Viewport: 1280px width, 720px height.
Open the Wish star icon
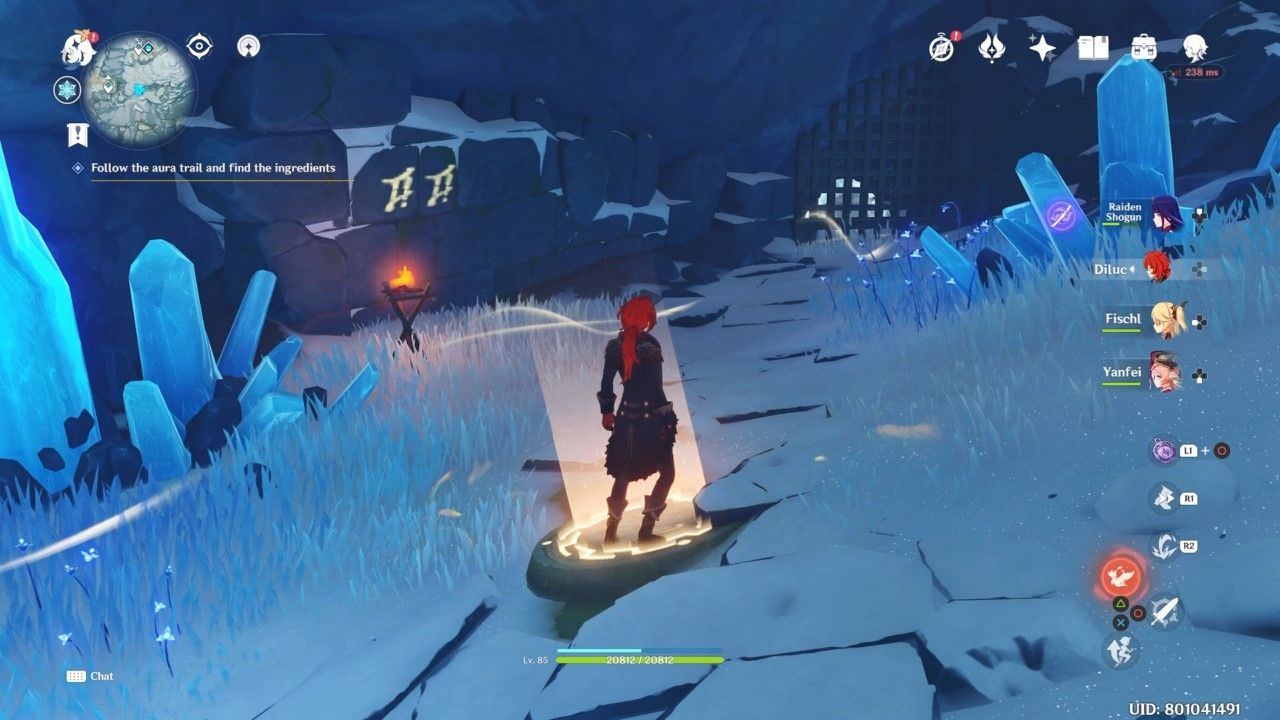tap(1041, 48)
